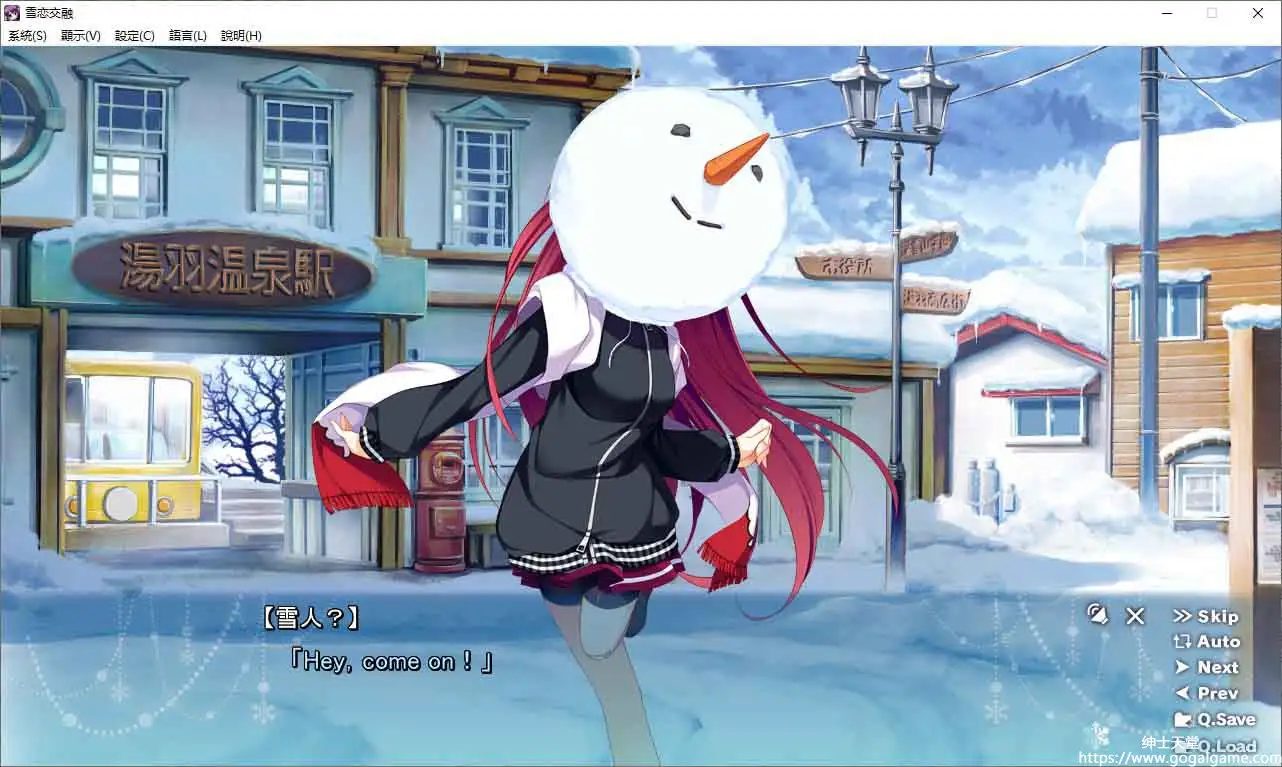Click the voice replay speaker icon
The image size is (1282, 767).
(x=1098, y=615)
